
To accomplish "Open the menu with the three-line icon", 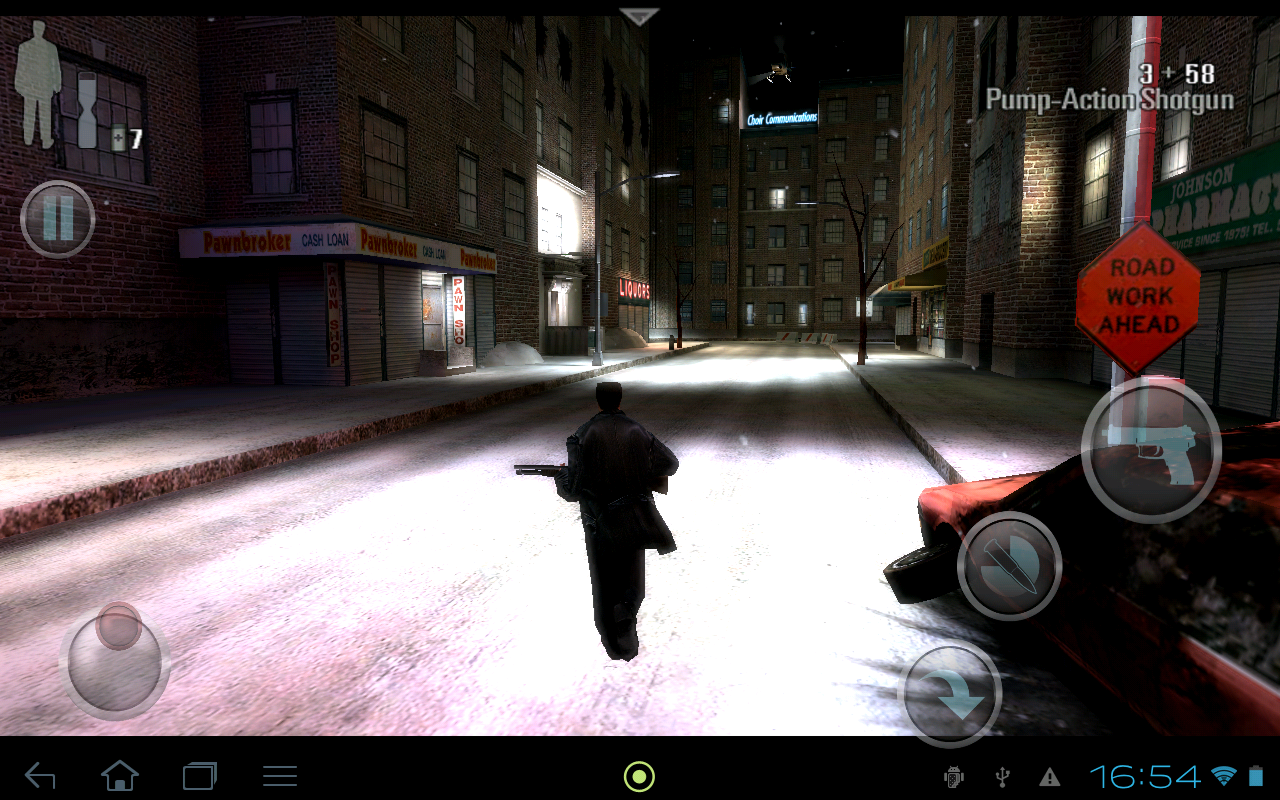I will (280, 775).
